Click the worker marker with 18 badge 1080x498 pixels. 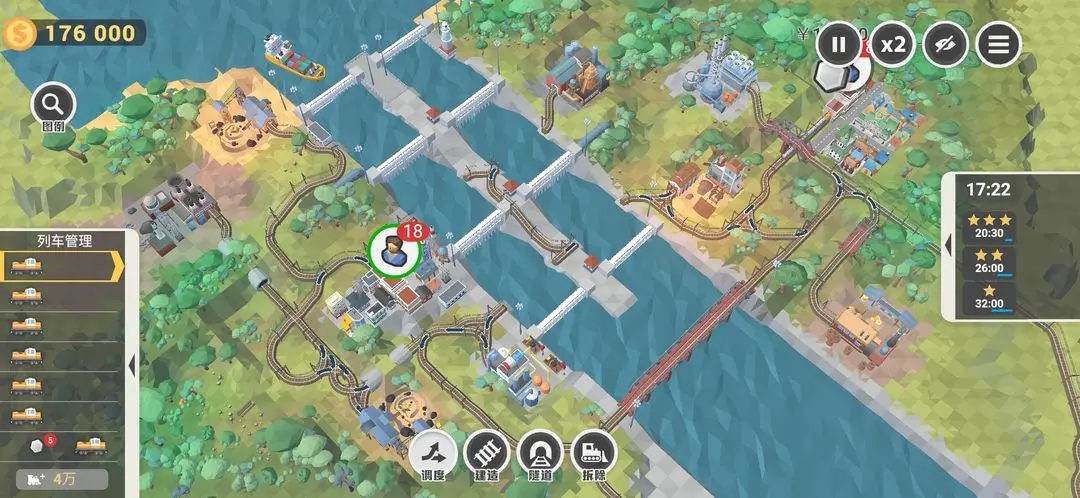coord(392,251)
